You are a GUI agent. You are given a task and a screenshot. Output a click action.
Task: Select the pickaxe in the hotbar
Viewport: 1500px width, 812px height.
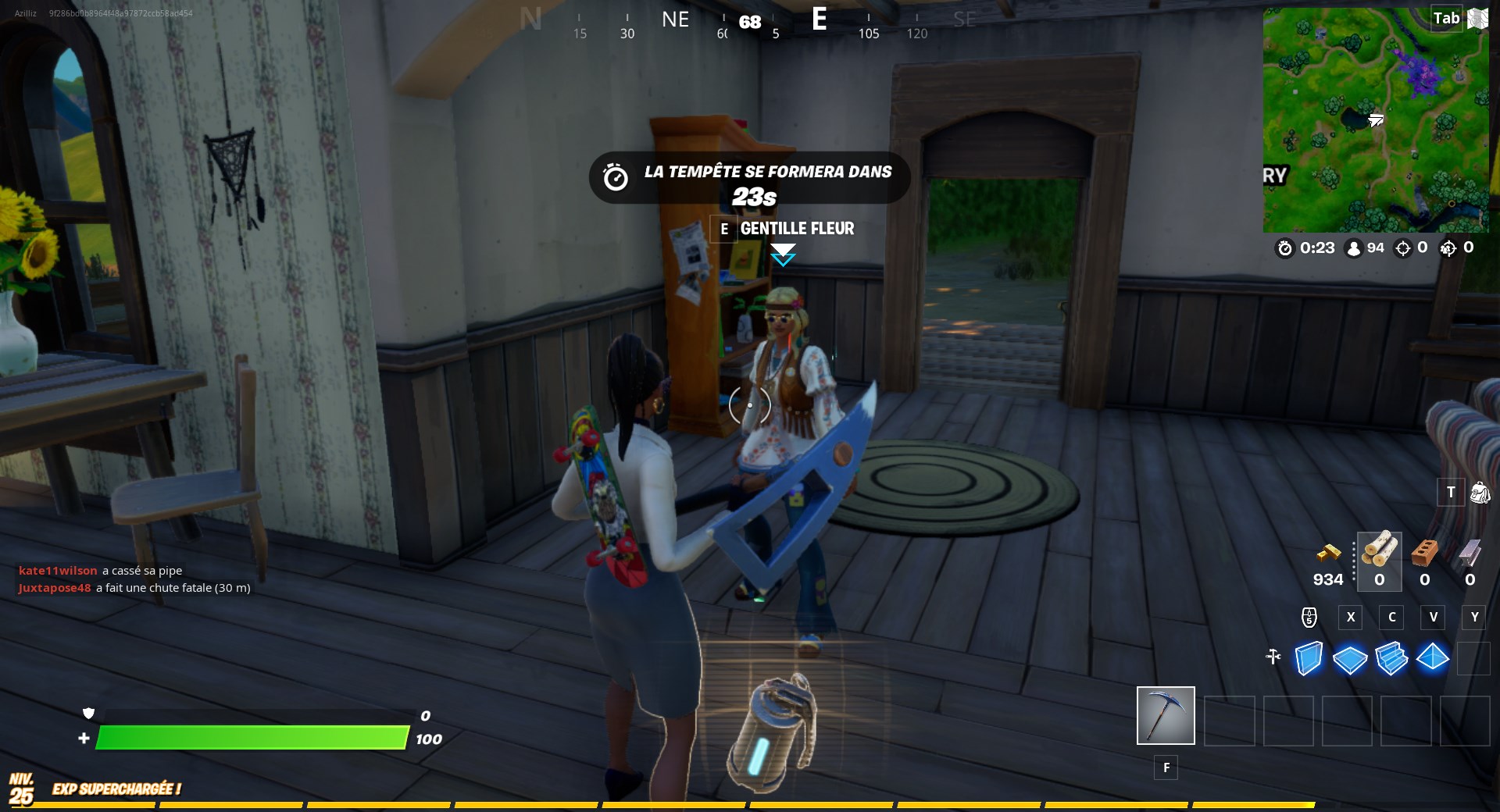click(1165, 715)
